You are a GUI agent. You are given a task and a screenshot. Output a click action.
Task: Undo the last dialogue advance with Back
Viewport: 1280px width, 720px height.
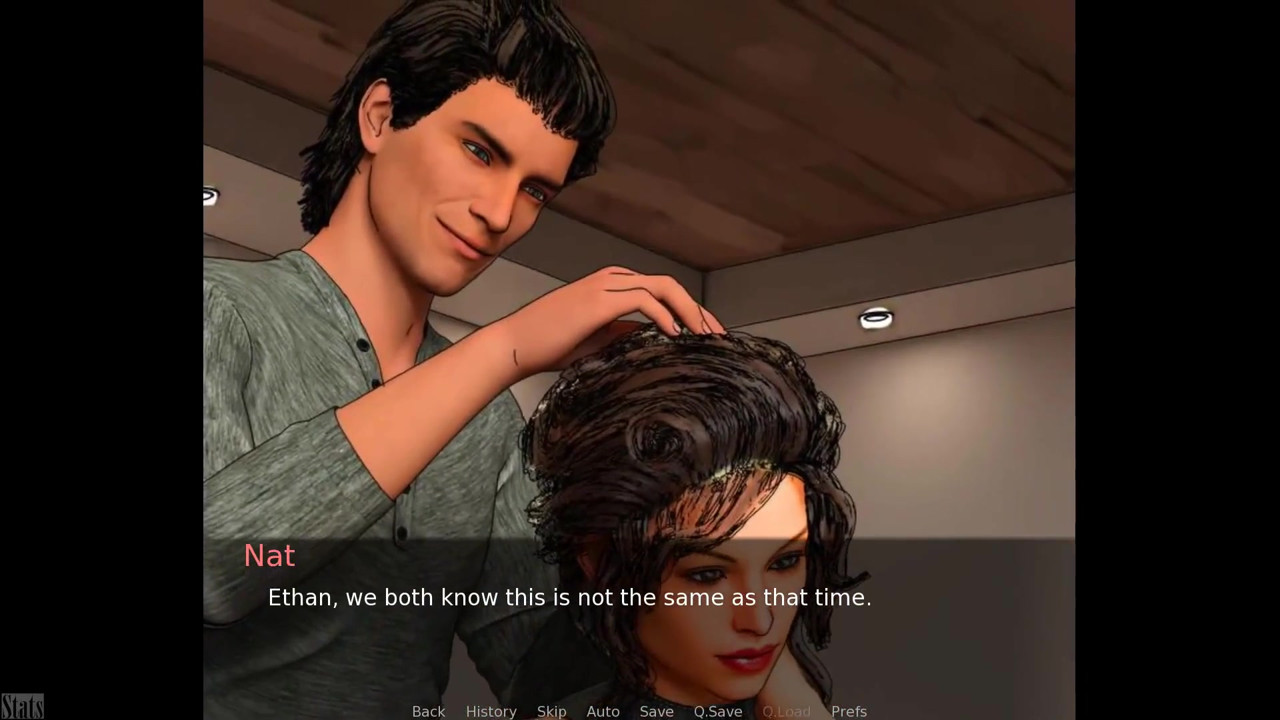pos(428,711)
